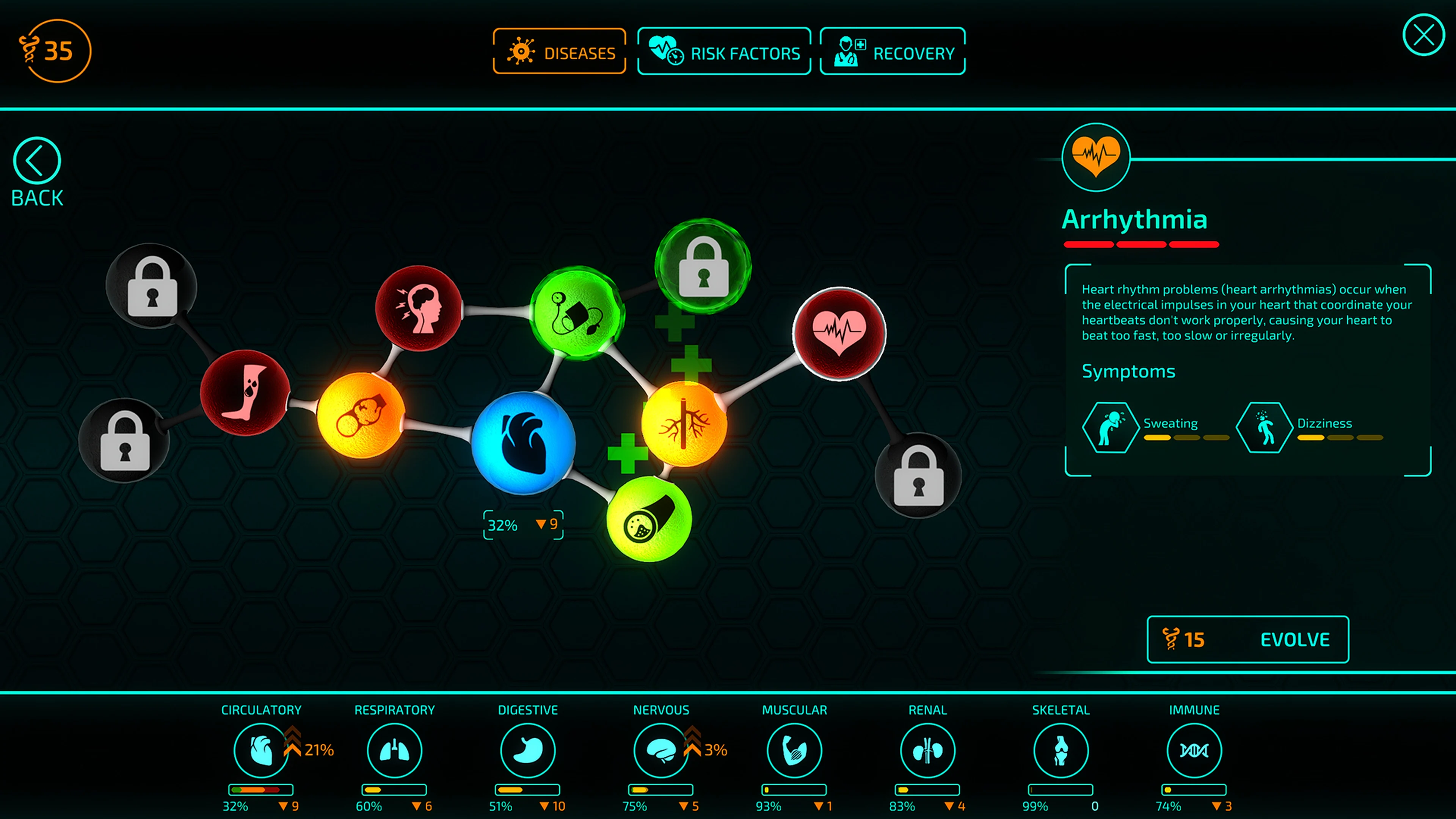Click the Respiratory lungs icon
The height and width of the screenshot is (819, 1456).
(394, 750)
